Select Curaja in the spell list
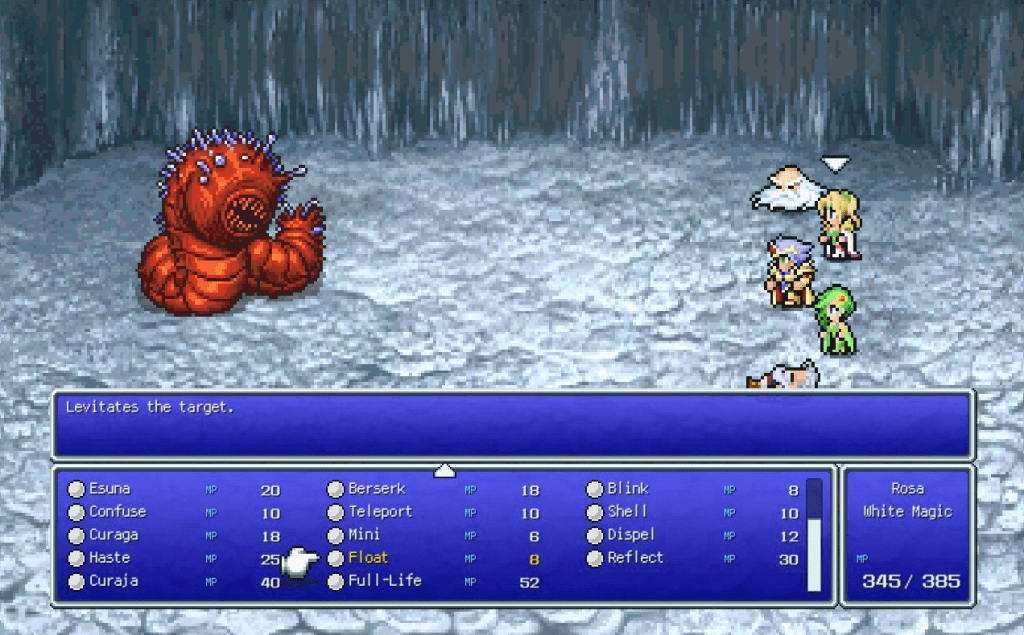This screenshot has height=635, width=1024. 113,581
